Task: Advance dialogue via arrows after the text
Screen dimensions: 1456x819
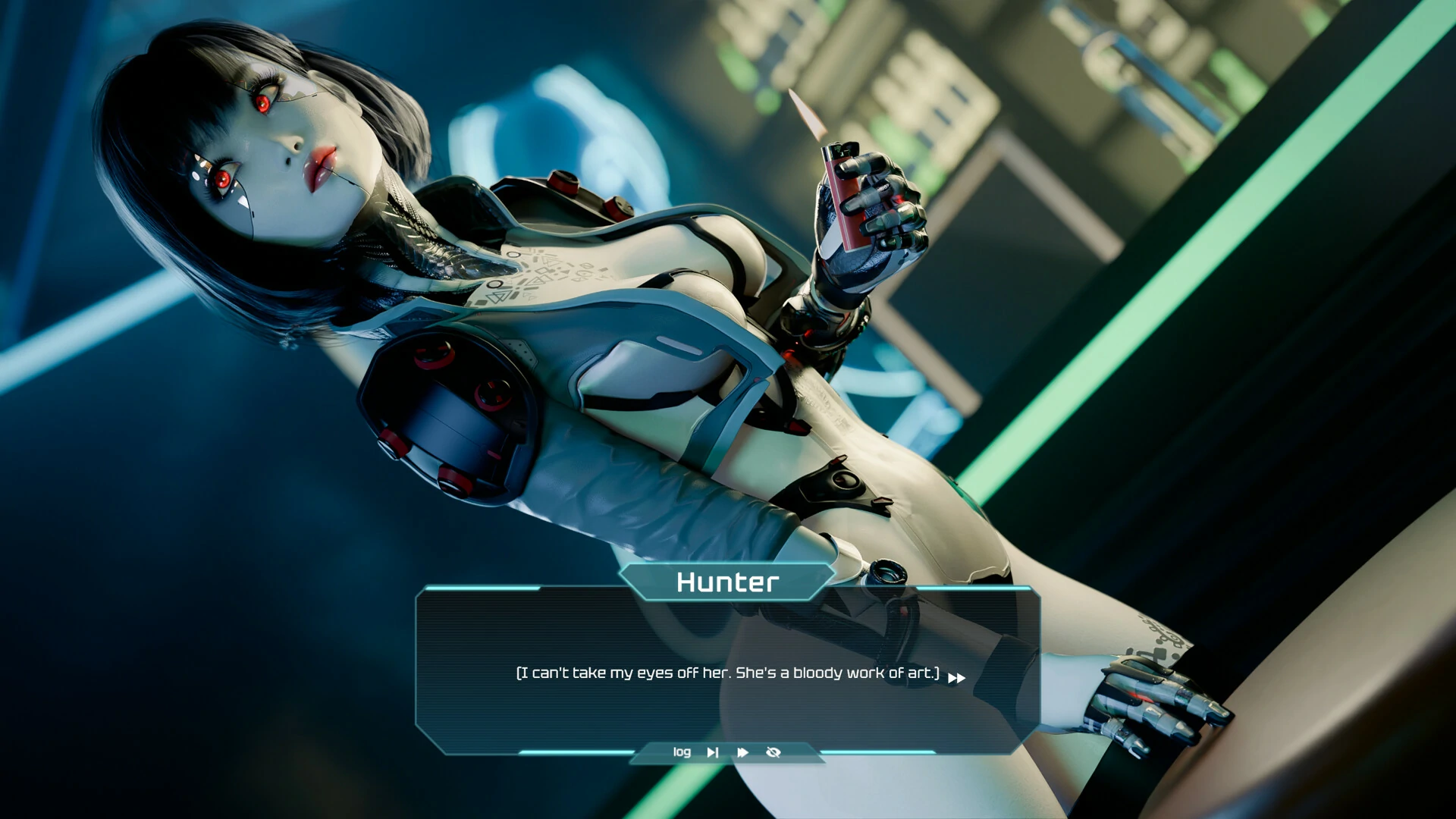Action: point(956,678)
